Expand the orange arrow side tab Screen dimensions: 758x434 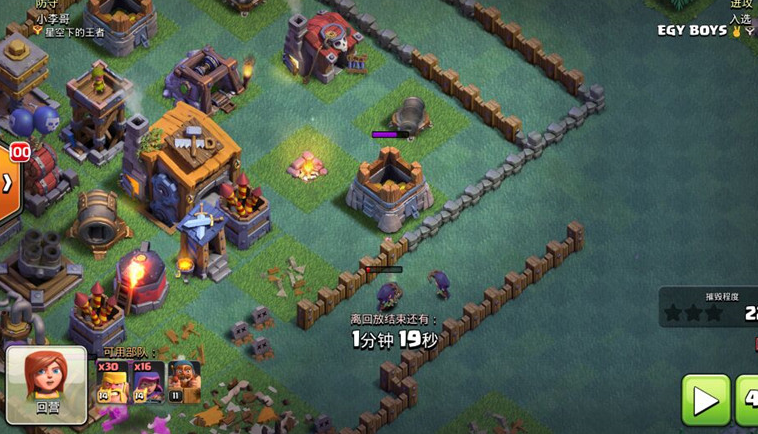pyautogui.click(x=8, y=183)
